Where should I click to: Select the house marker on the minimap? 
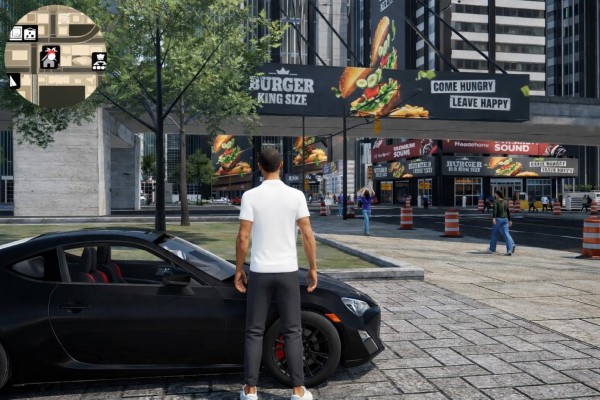tap(50, 57)
